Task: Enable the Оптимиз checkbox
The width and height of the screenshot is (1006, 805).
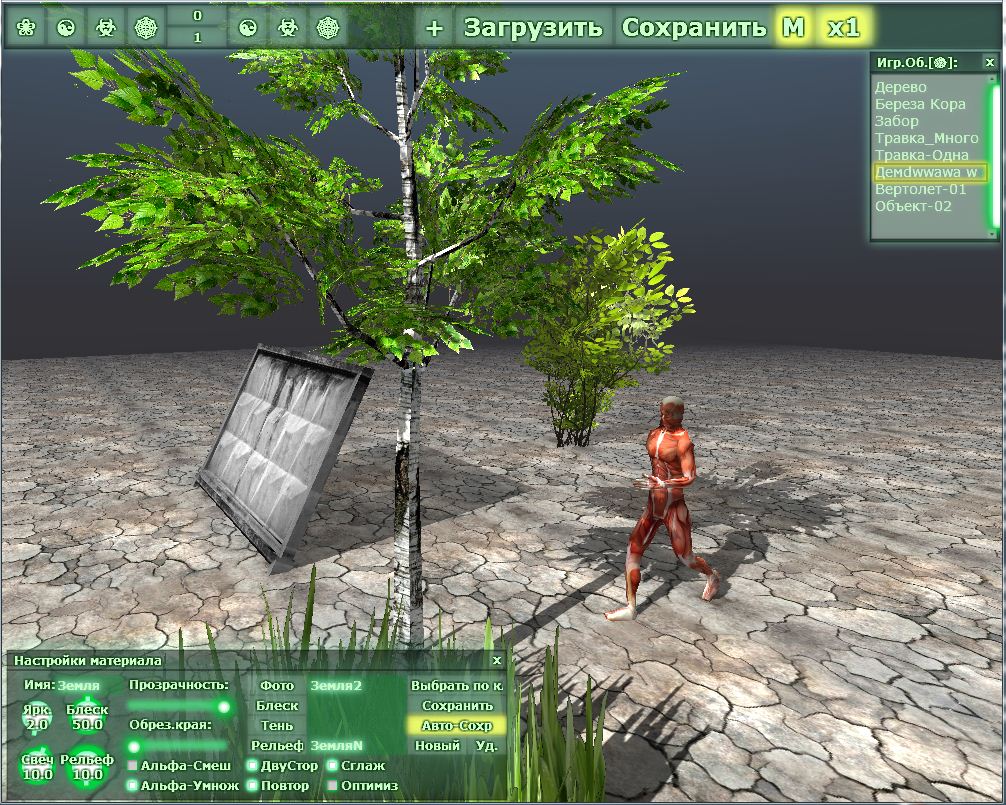Action: pos(332,786)
